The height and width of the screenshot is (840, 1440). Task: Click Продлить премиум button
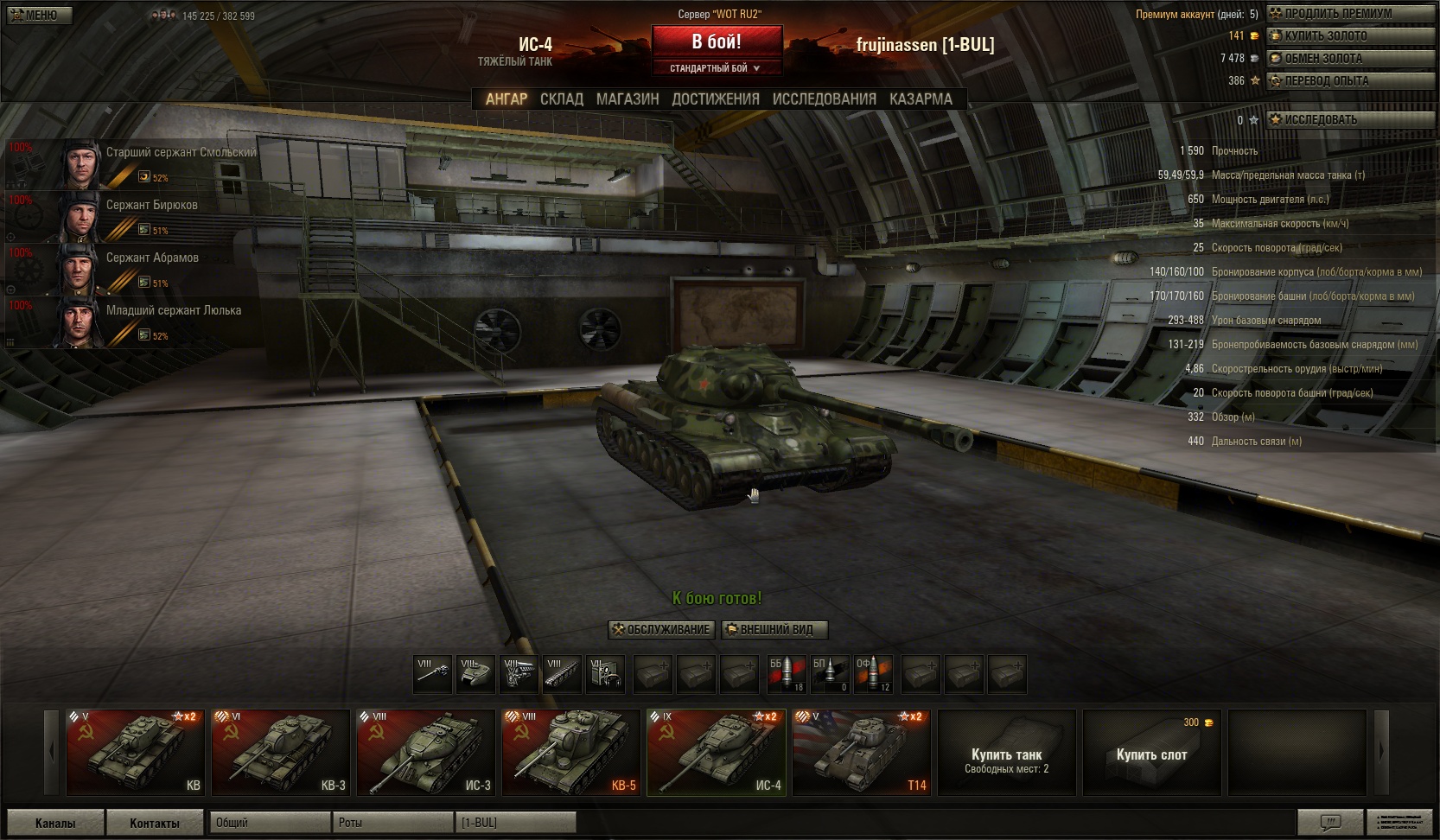[1350, 14]
